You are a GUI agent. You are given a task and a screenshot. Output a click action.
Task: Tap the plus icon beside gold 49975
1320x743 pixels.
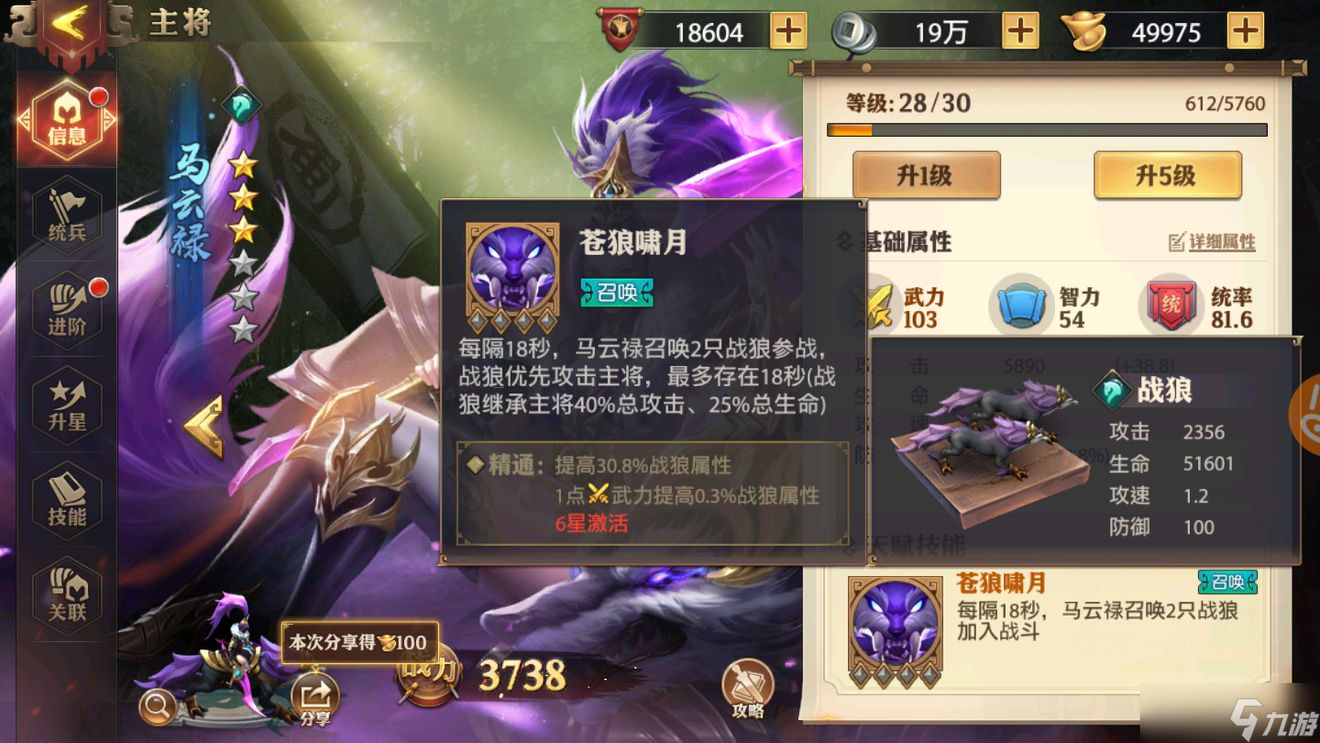point(1245,31)
